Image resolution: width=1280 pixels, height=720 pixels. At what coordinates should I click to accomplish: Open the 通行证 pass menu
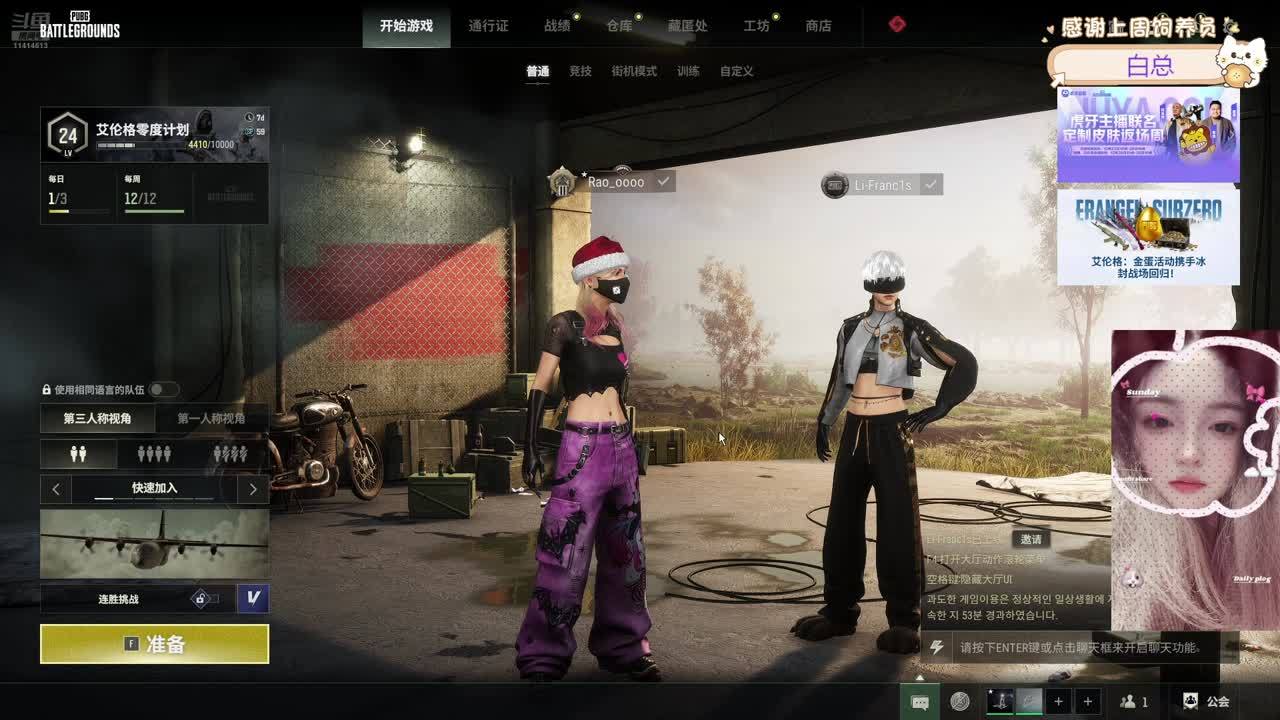488,26
